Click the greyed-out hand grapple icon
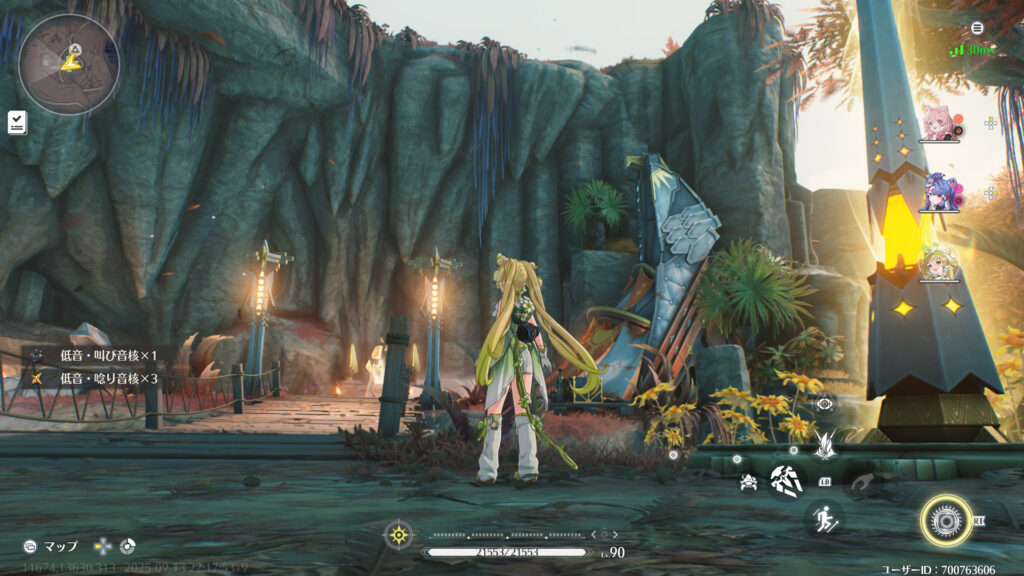Screen dimensions: 1024x576 point(861,484)
